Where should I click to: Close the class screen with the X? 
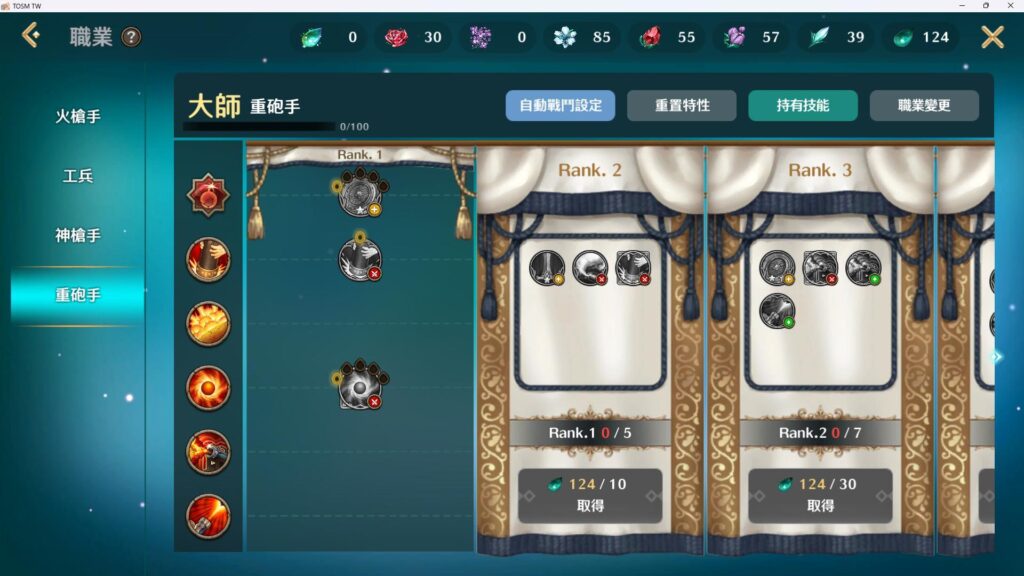coord(992,38)
